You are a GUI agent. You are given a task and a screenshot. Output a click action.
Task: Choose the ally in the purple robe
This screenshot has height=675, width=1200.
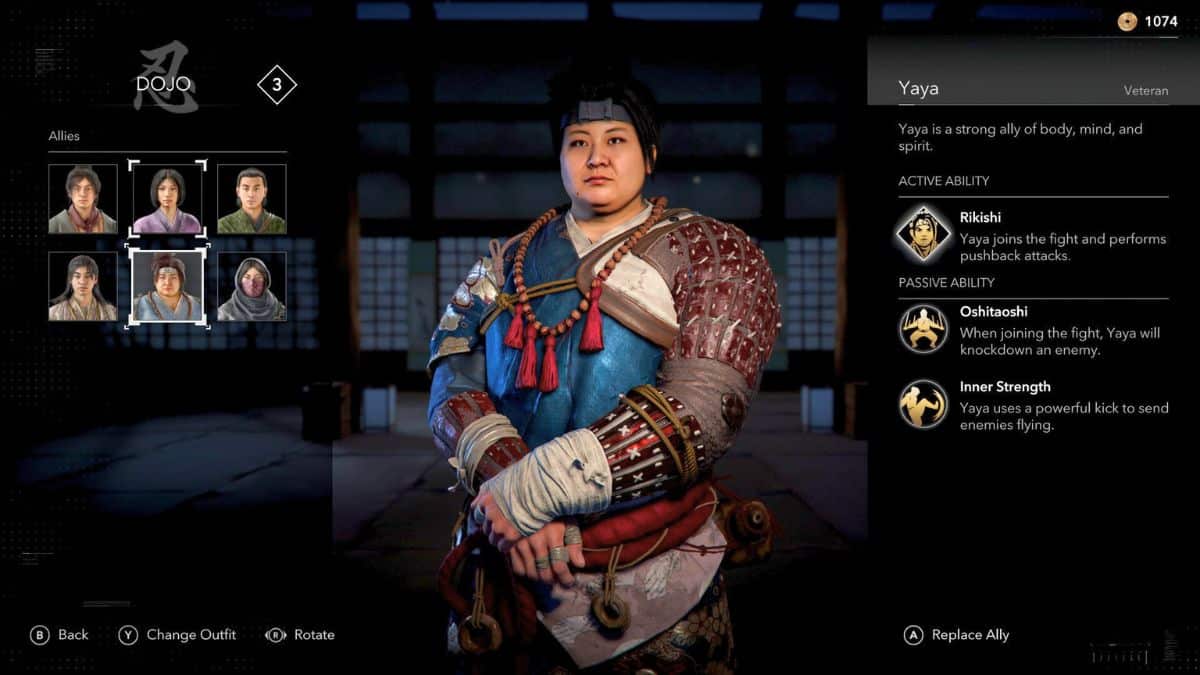(167, 199)
